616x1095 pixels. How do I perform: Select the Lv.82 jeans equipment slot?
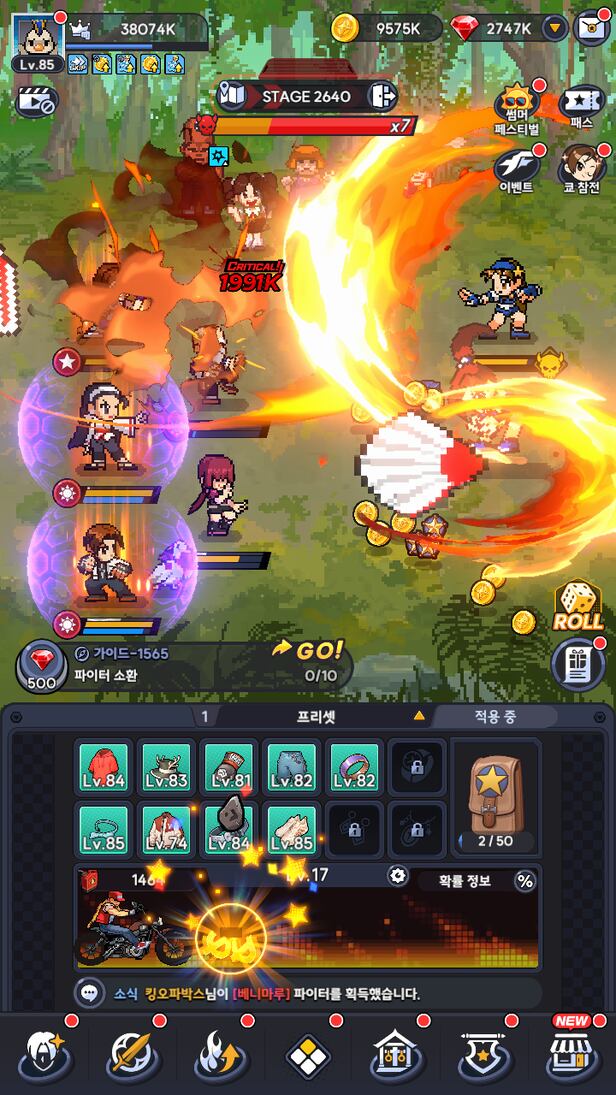click(292, 769)
